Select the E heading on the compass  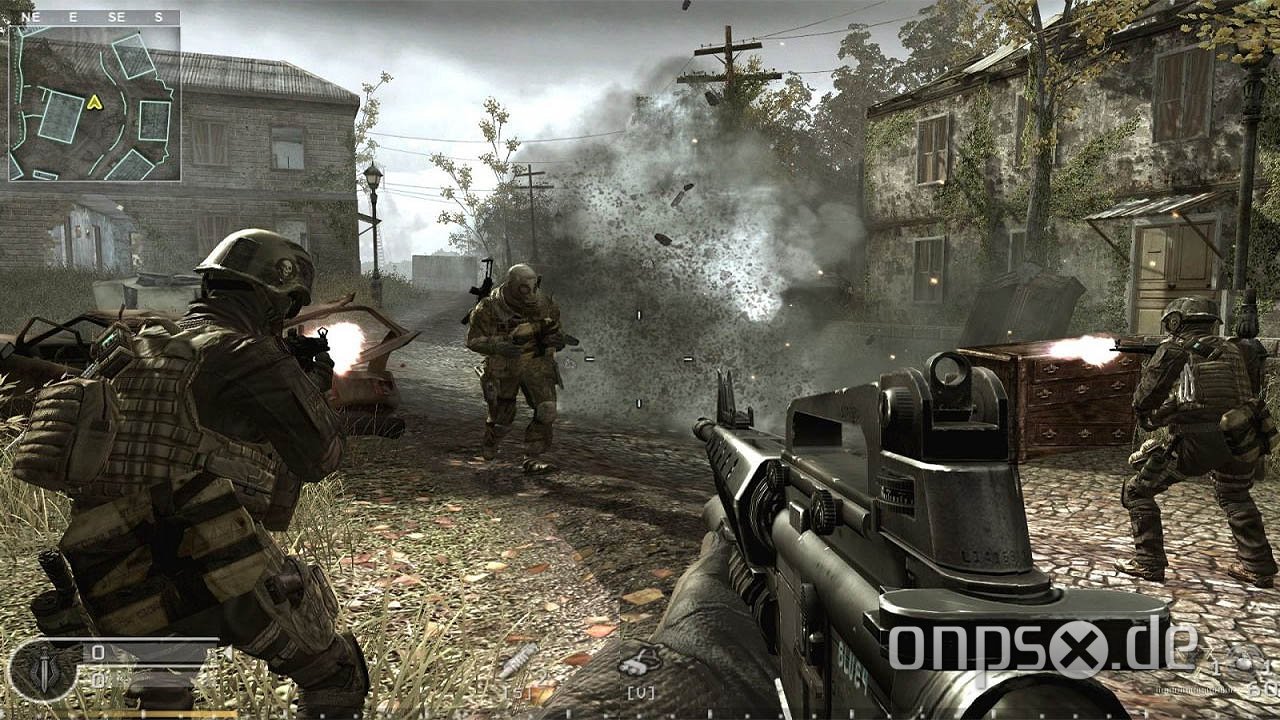73,17
